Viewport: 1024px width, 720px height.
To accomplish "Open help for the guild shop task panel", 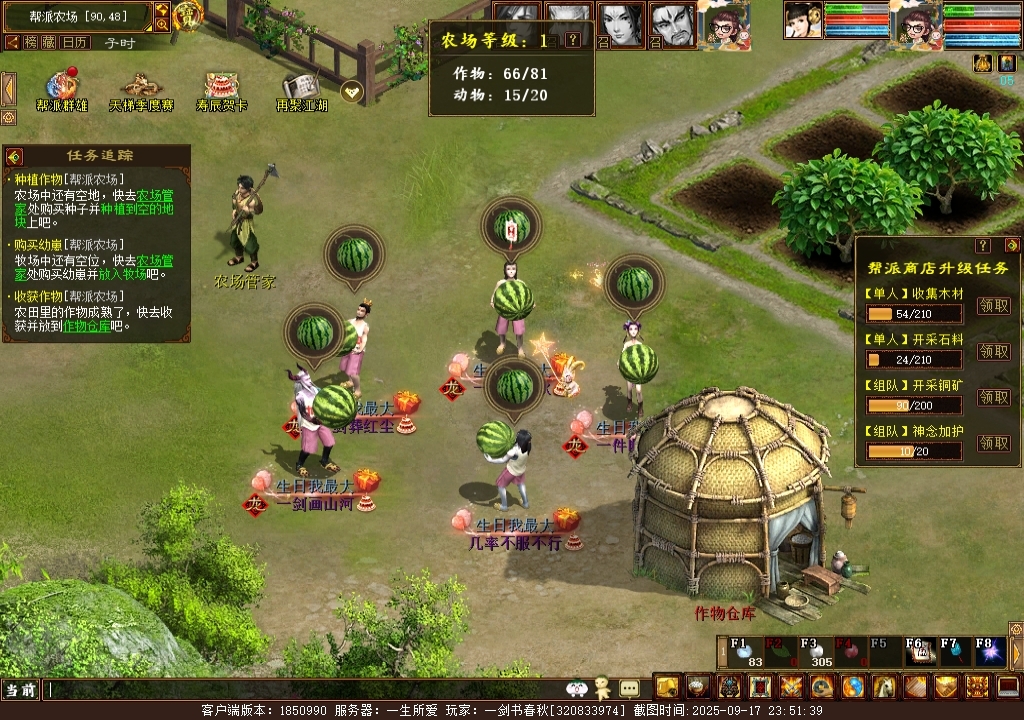I will [983, 245].
